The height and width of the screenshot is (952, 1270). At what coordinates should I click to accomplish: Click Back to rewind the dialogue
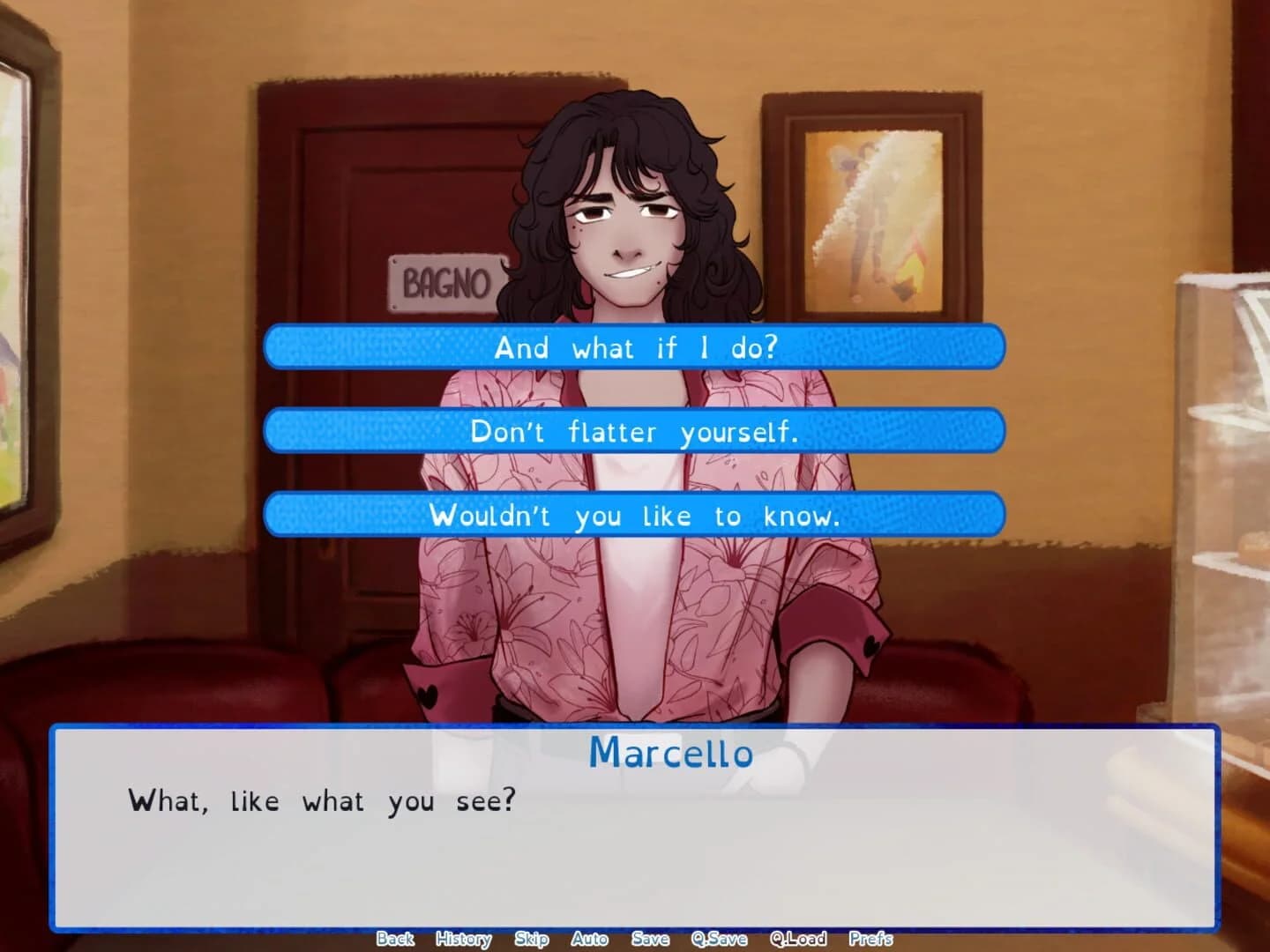coord(395,939)
